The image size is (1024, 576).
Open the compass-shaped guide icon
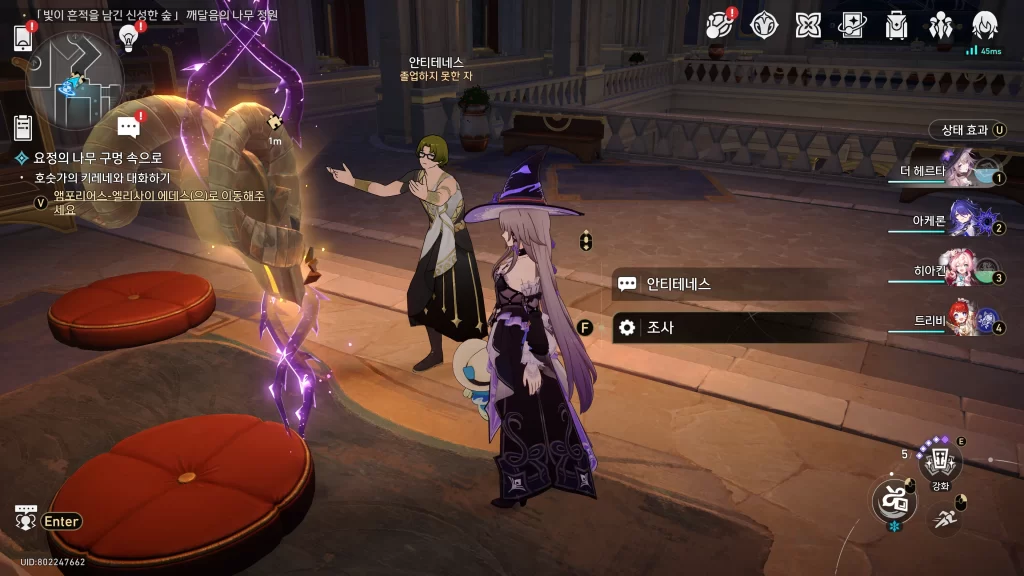764,25
